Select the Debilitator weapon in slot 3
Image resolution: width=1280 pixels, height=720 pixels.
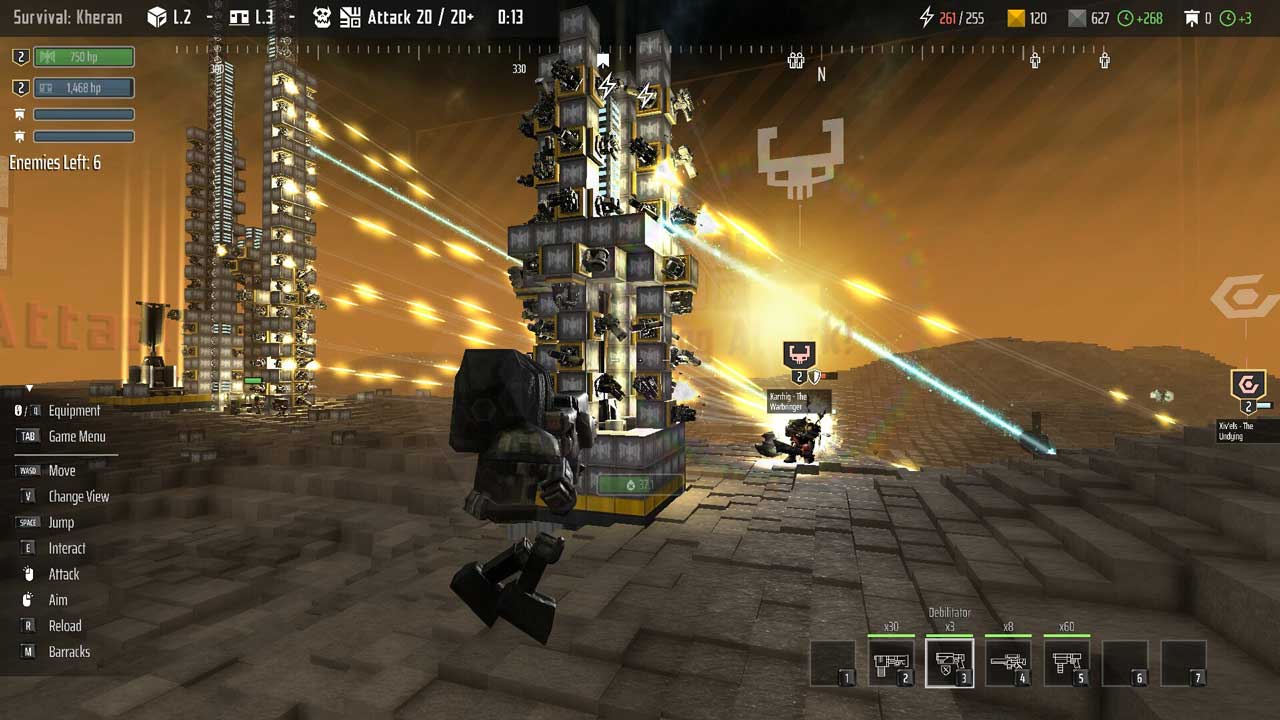point(949,663)
